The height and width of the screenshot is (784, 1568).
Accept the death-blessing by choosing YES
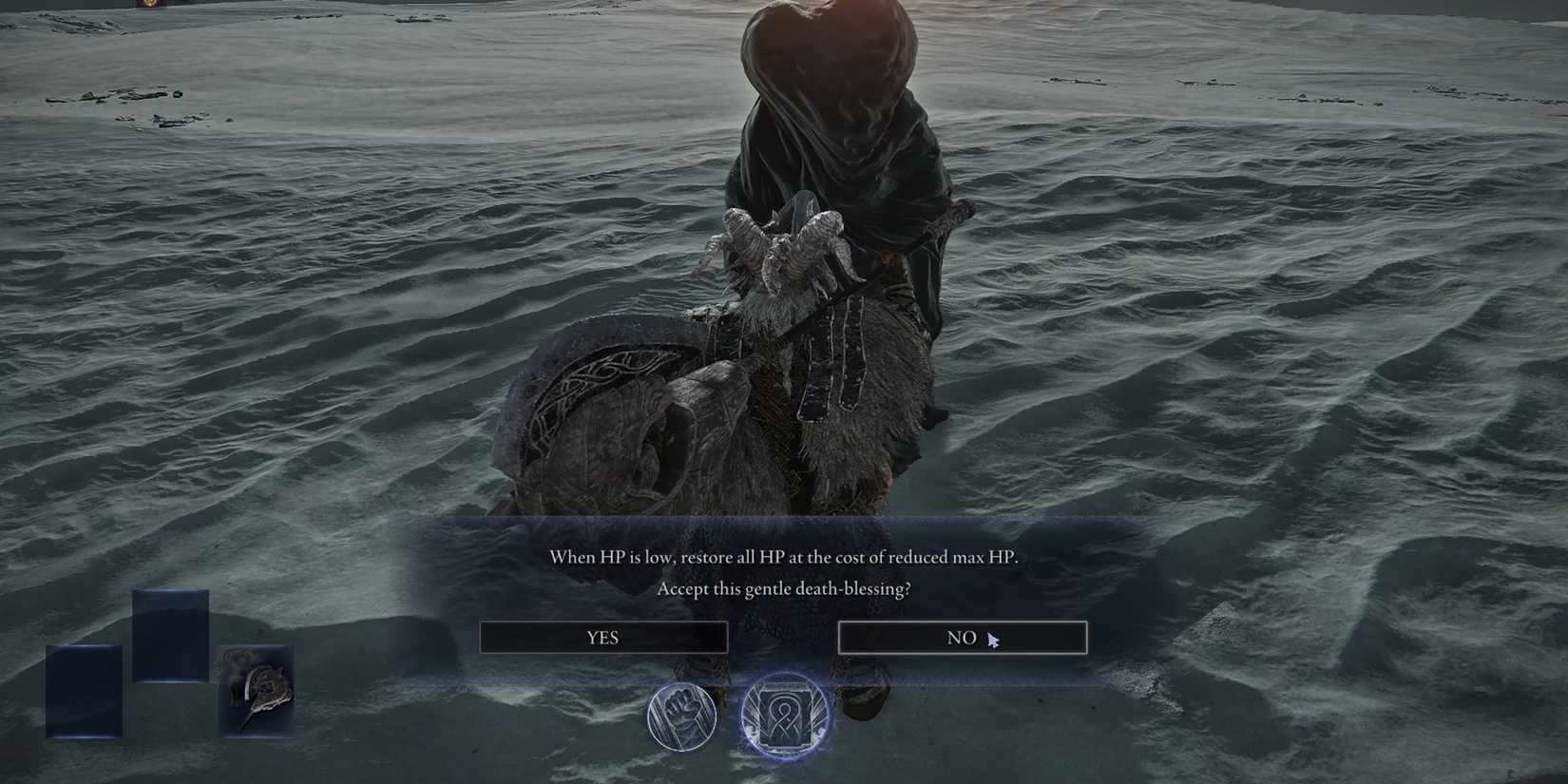[x=603, y=638]
